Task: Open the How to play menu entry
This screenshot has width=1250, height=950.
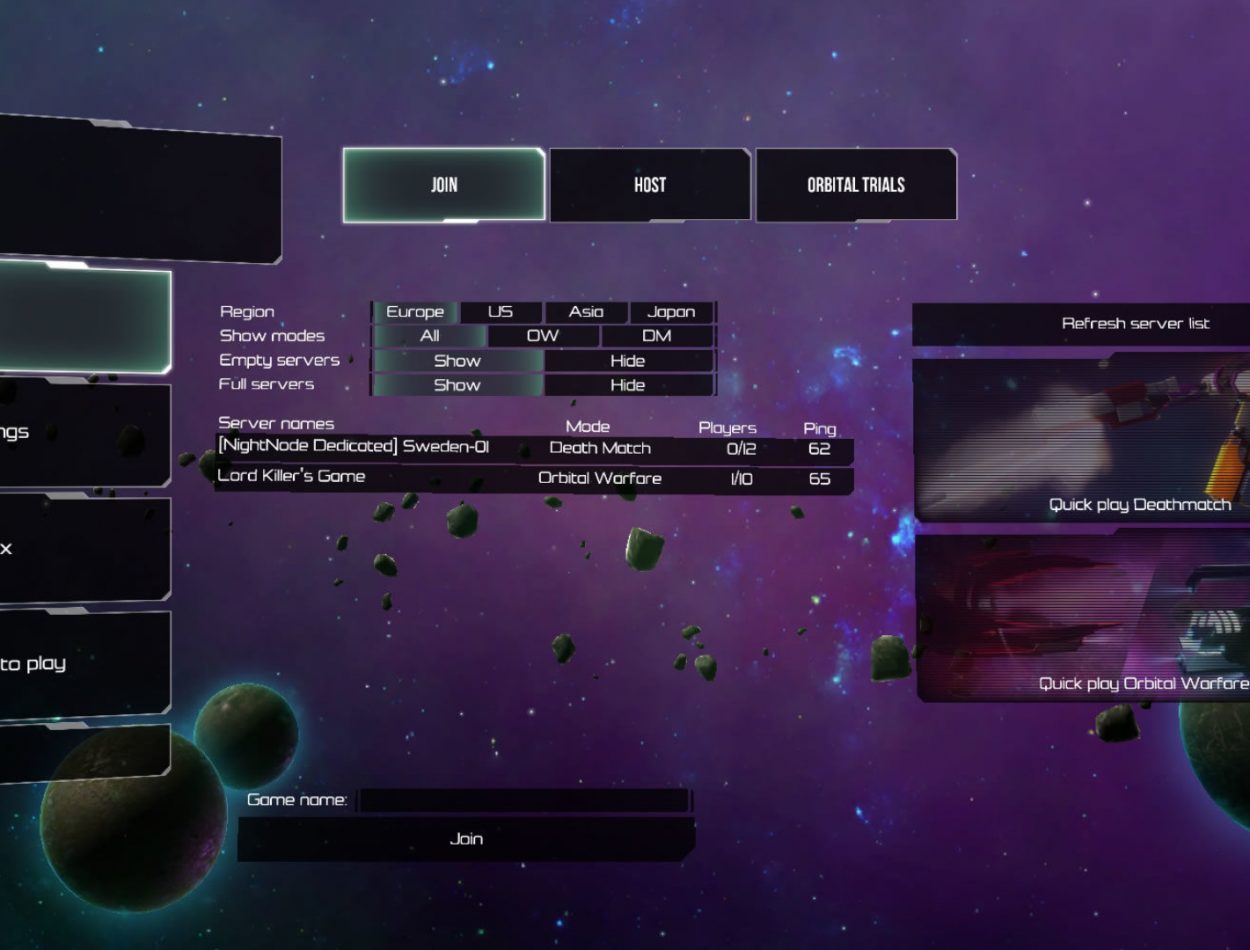Action: coord(60,664)
